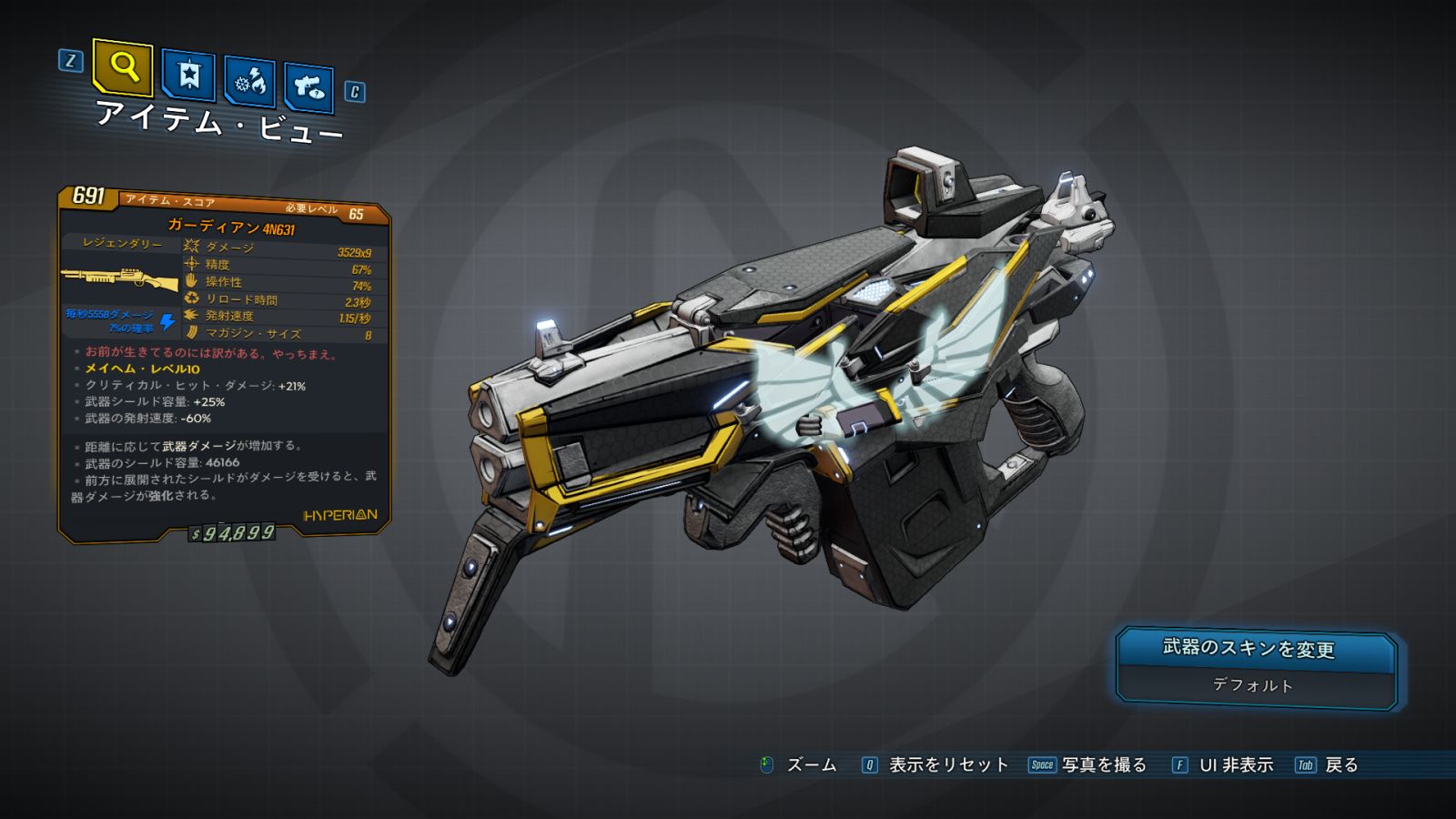Take a photo with 写真を撮る
Image resolution: width=1456 pixels, height=819 pixels.
coord(1087,765)
